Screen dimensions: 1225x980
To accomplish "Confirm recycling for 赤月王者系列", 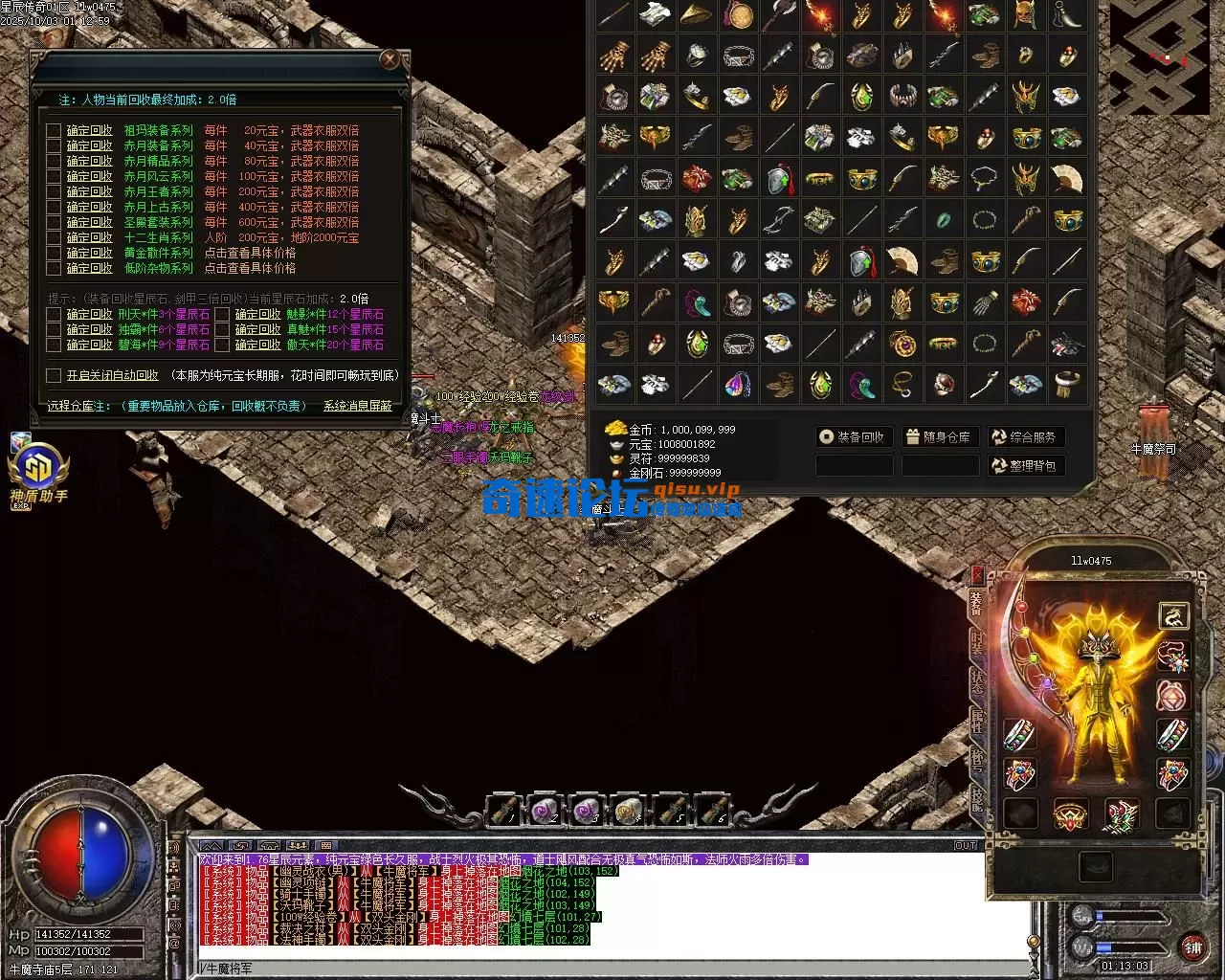I will (89, 192).
